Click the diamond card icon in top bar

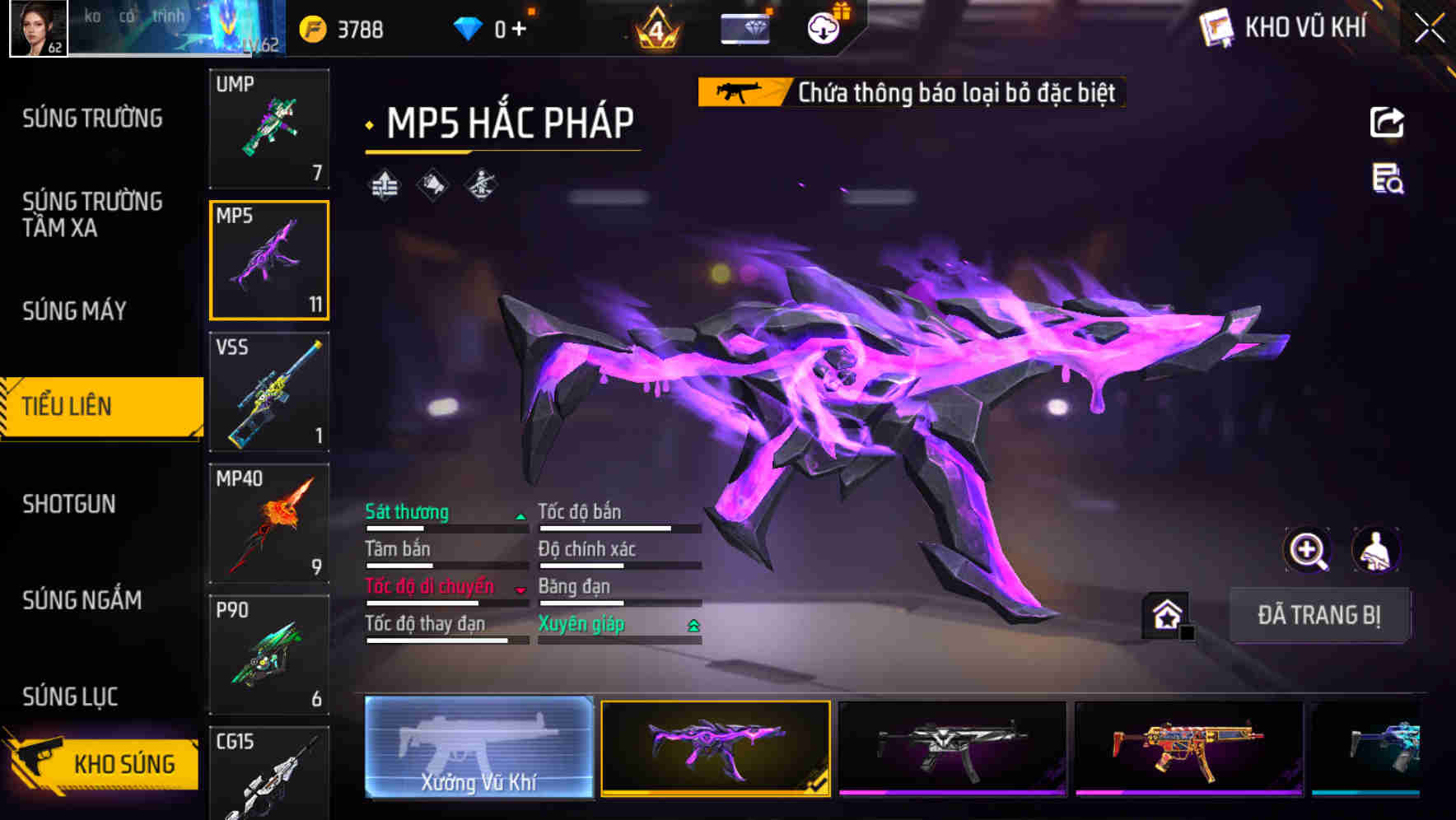745,27
